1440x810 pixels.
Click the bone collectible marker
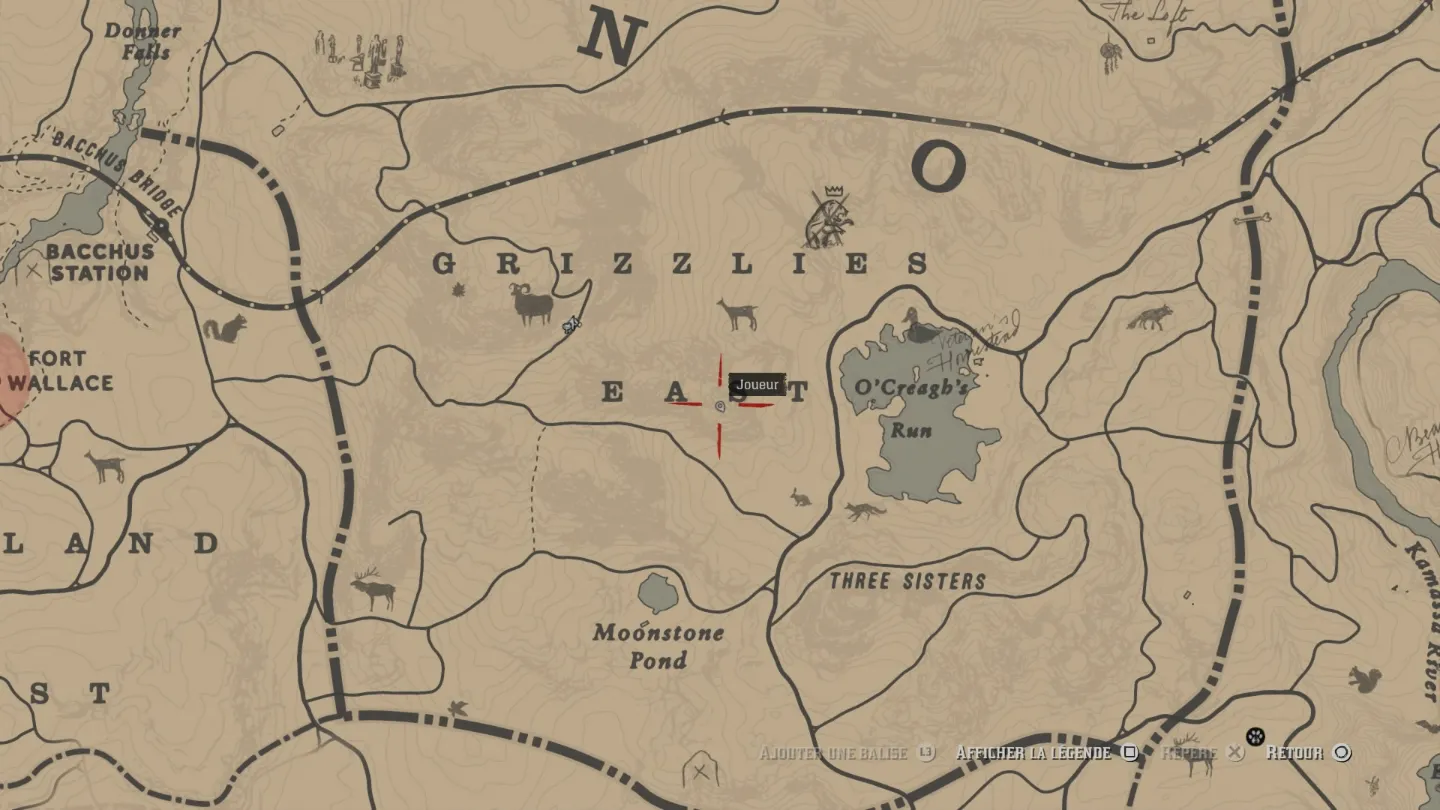coord(1251,217)
